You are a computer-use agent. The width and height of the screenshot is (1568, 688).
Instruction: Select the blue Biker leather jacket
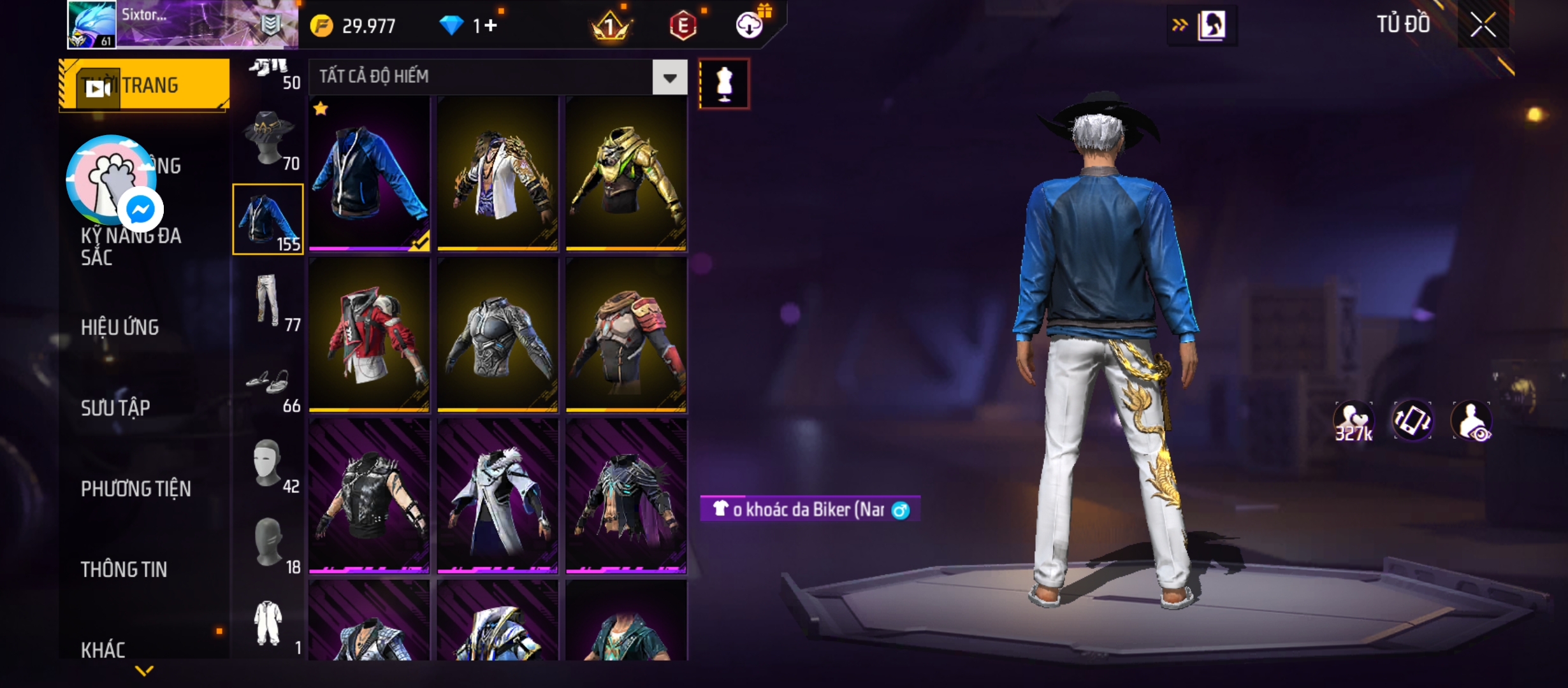[369, 173]
